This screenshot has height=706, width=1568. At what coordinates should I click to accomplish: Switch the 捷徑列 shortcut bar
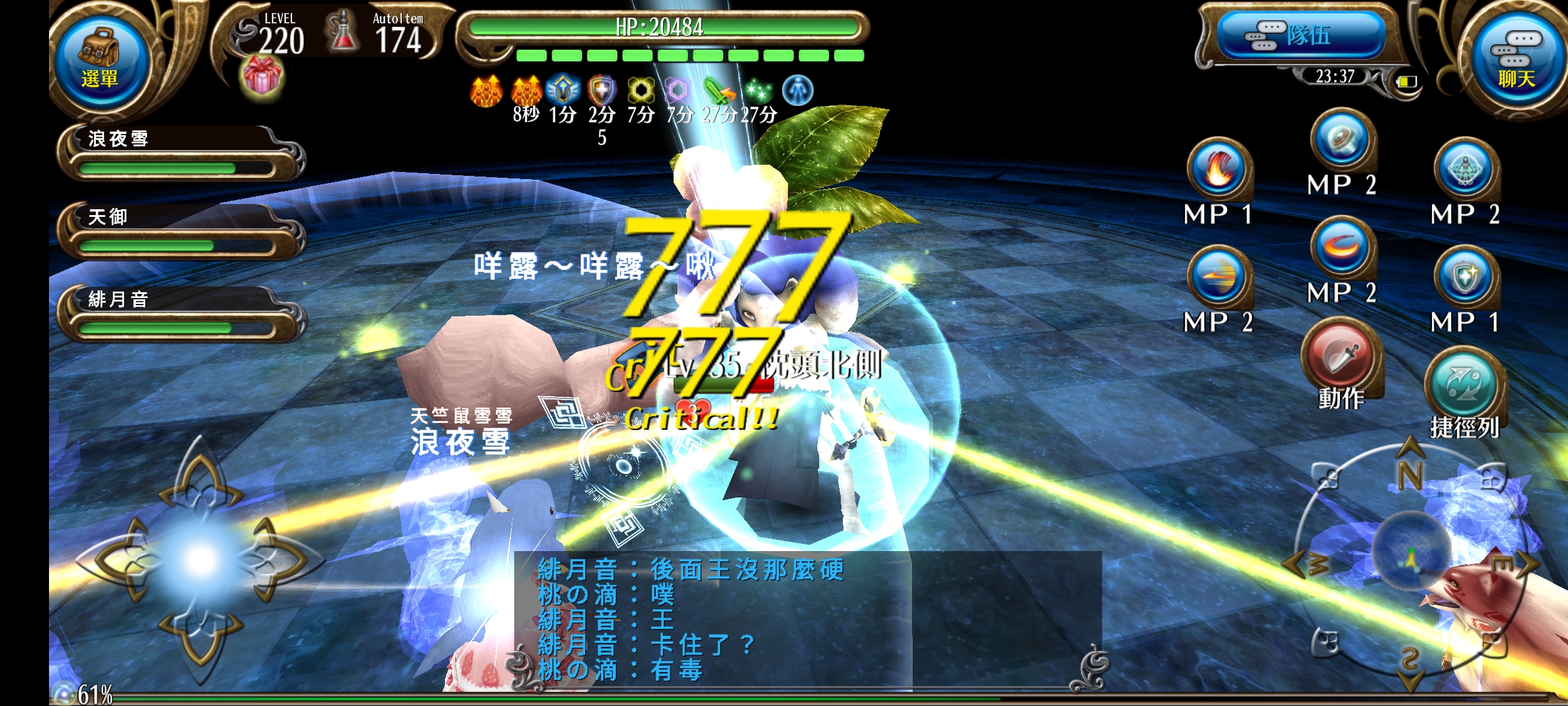pos(1464,386)
